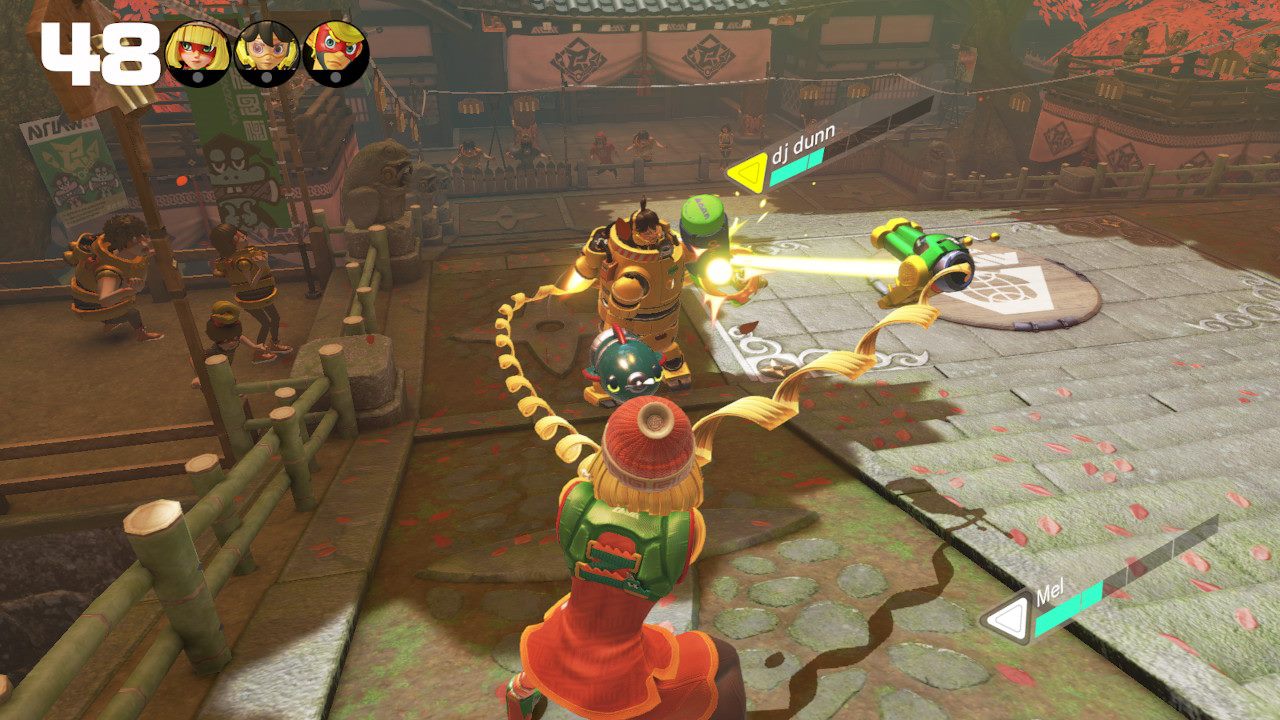Click the Mechanica portrait with goggles
Image resolution: width=1280 pixels, height=720 pixels.
[267, 54]
